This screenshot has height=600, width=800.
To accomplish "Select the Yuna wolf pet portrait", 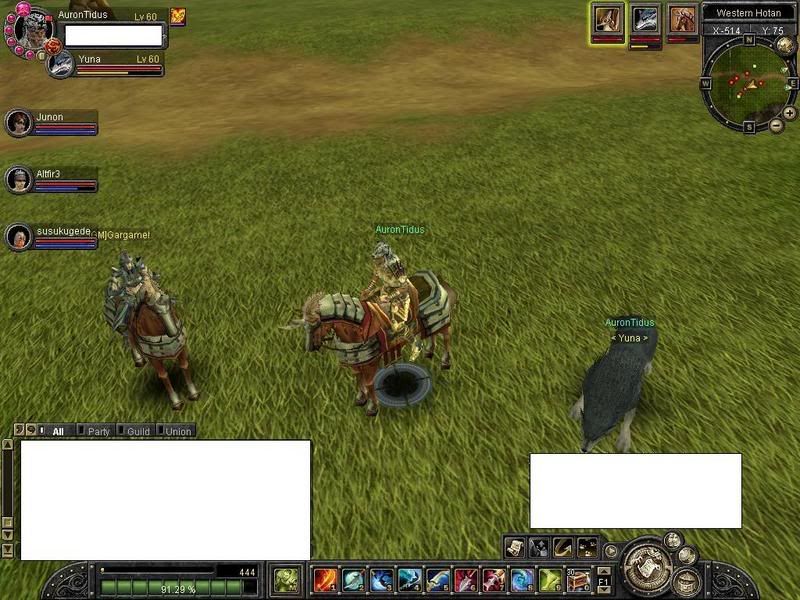I will (61, 64).
